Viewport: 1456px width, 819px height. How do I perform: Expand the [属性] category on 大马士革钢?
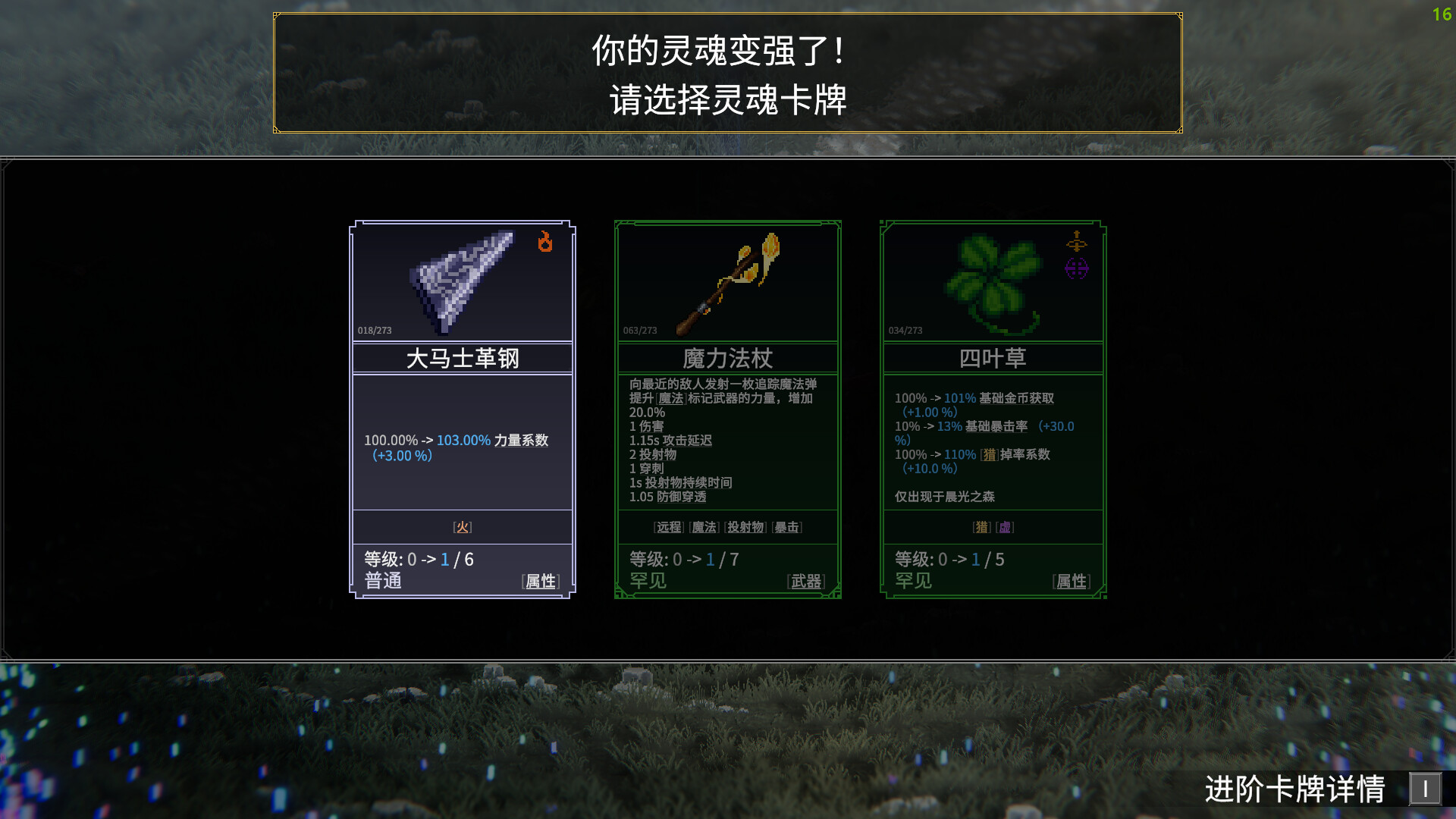click(x=540, y=582)
